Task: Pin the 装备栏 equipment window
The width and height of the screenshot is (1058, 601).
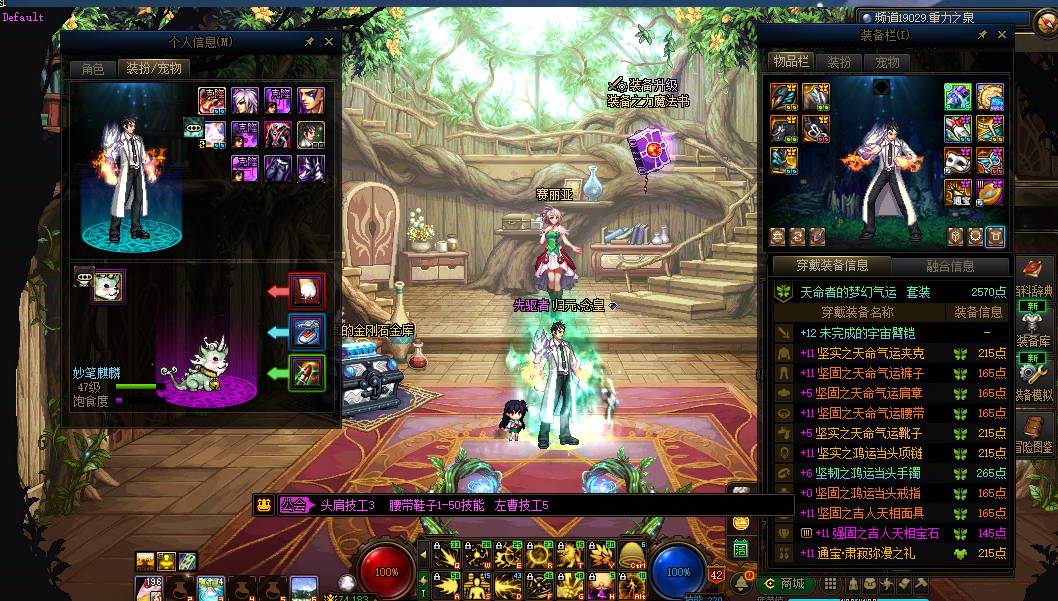Action: [982, 35]
